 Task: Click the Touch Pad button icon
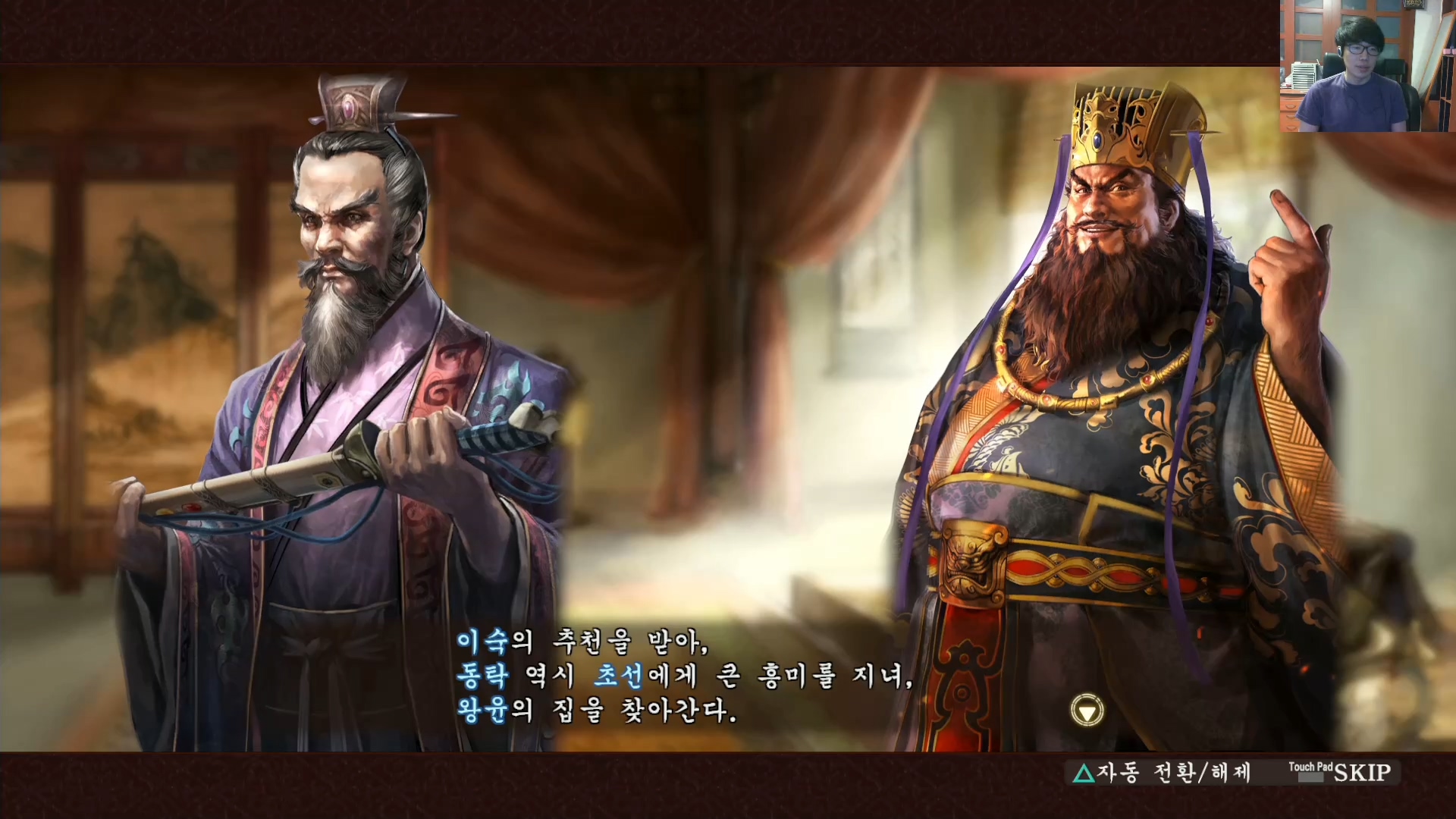click(1312, 771)
